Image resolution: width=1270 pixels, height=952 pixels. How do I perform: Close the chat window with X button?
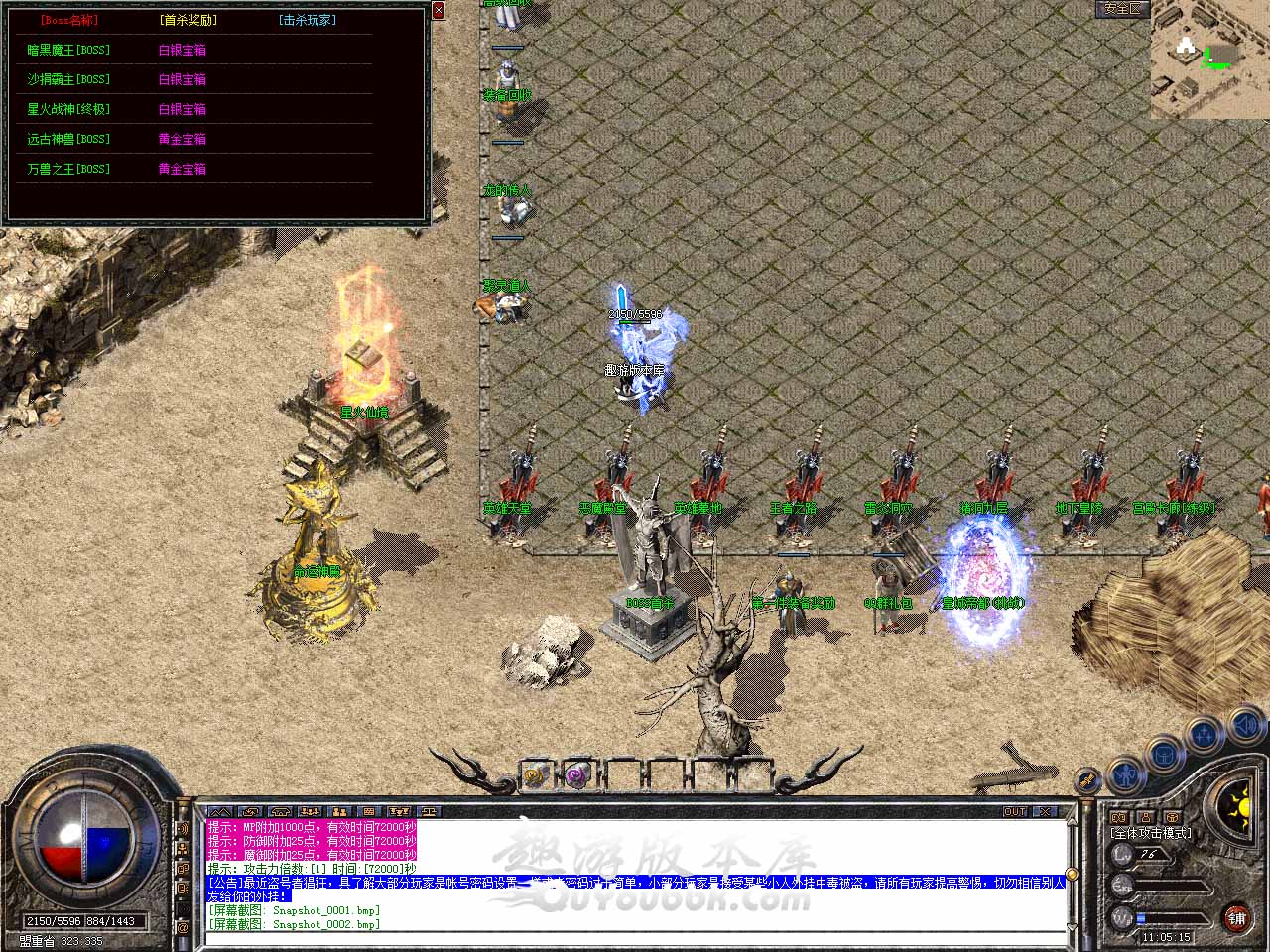(x=1046, y=811)
